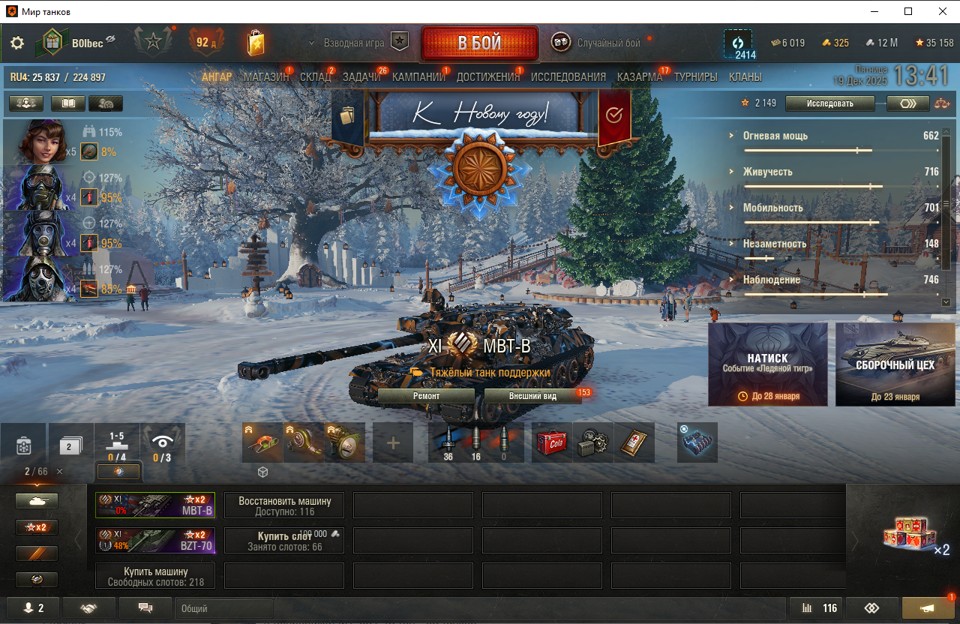Viewport: 960px width, 624px height.
Task: Open the СКЛАД tab
Action: coord(316,77)
